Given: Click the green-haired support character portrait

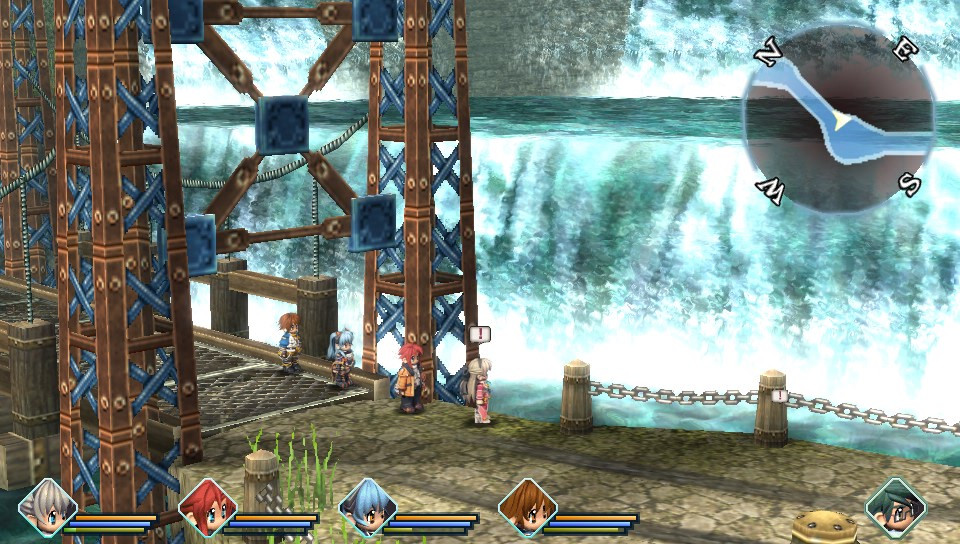Looking at the screenshot, I should (x=895, y=508).
